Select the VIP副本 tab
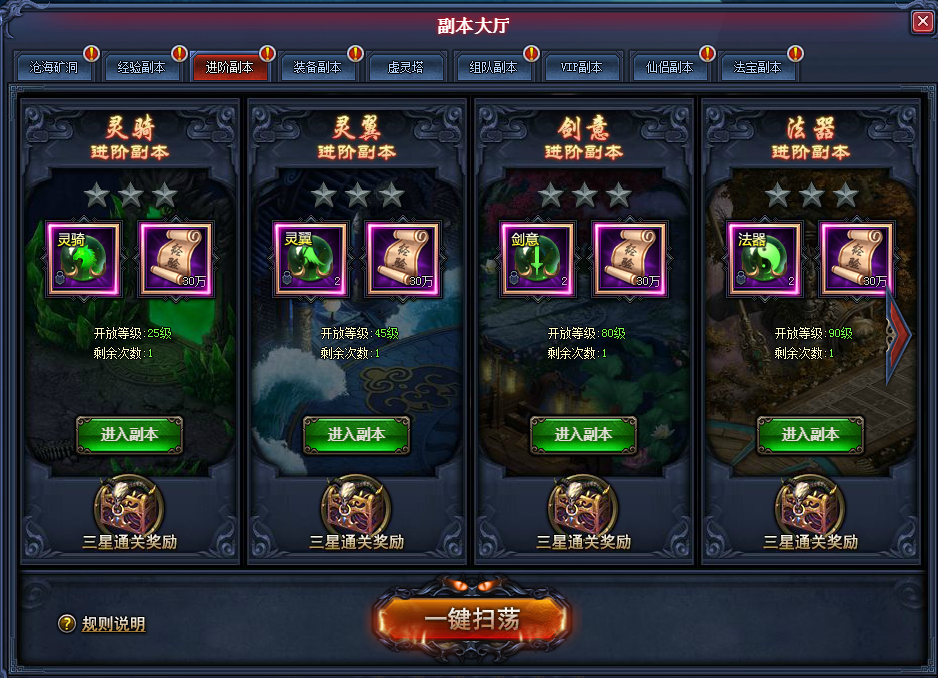The image size is (938, 678). pyautogui.click(x=581, y=68)
